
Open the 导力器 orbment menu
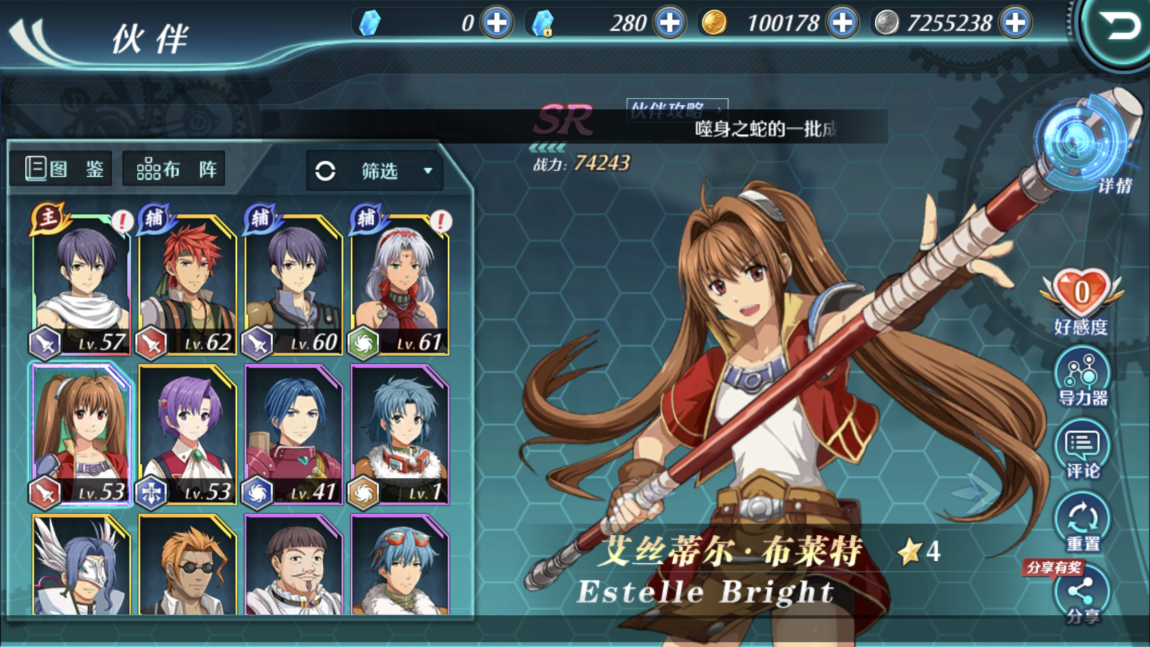[1082, 378]
